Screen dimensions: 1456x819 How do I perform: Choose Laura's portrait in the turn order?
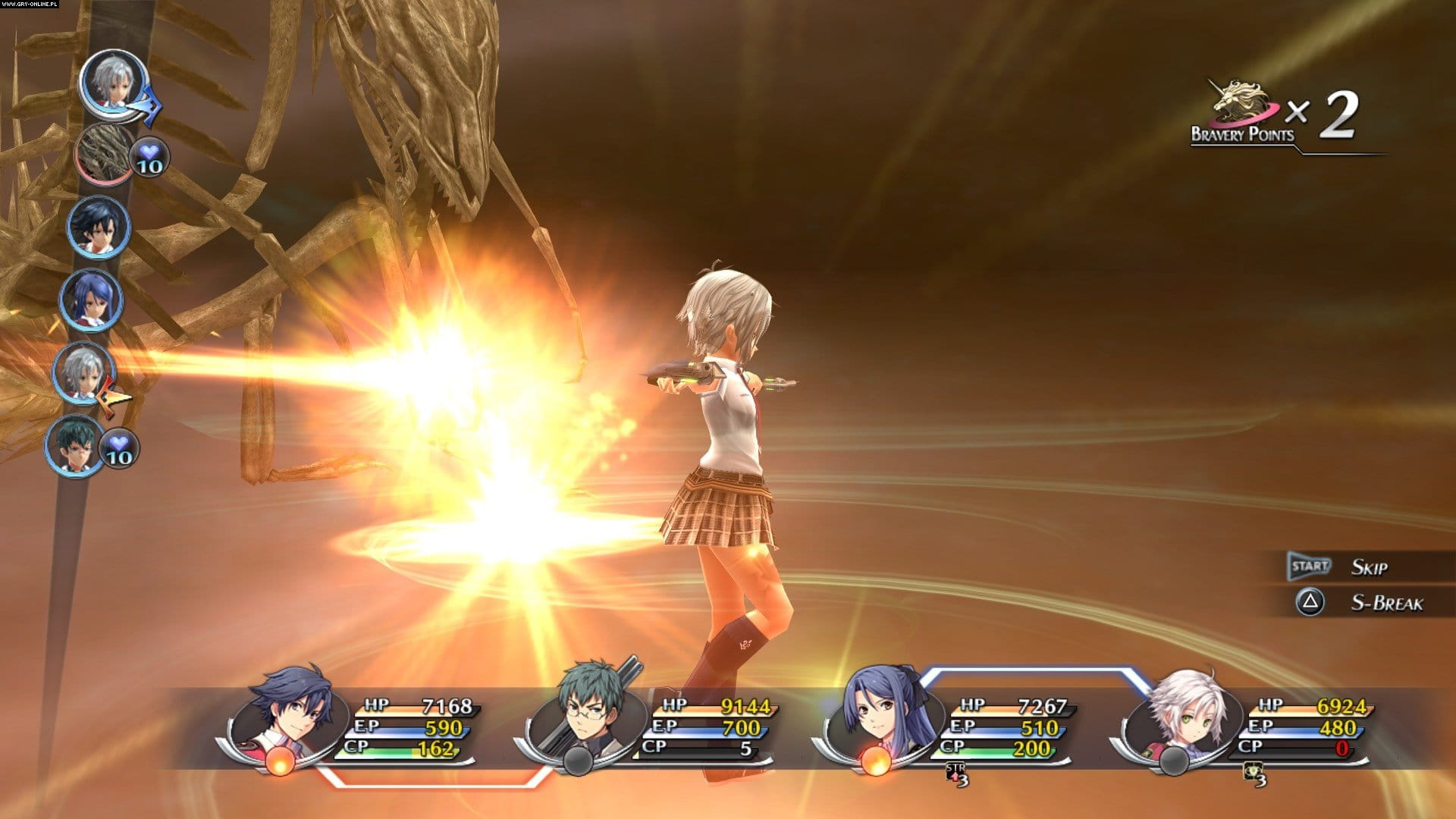91,300
